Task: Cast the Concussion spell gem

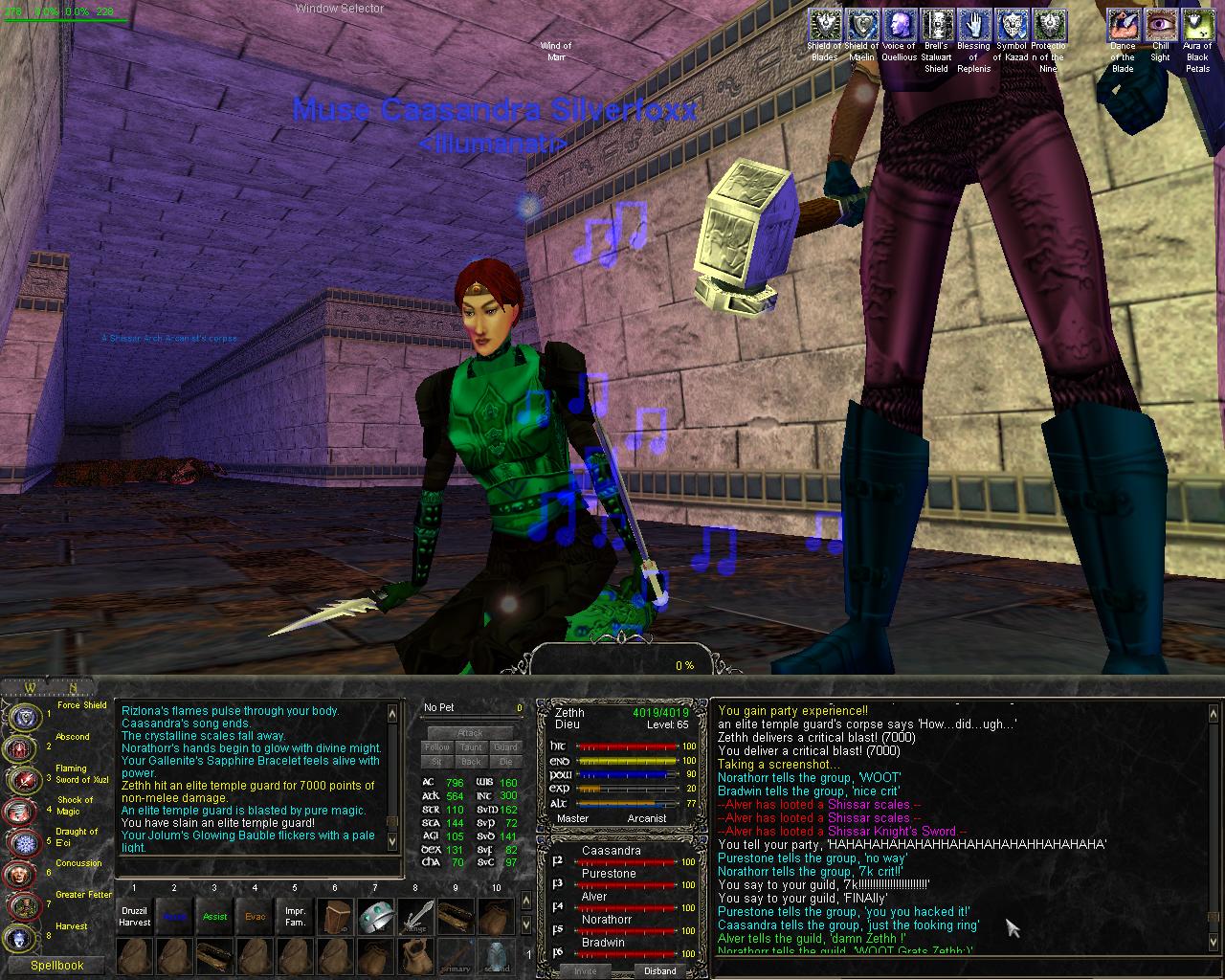Action: coord(19,874)
